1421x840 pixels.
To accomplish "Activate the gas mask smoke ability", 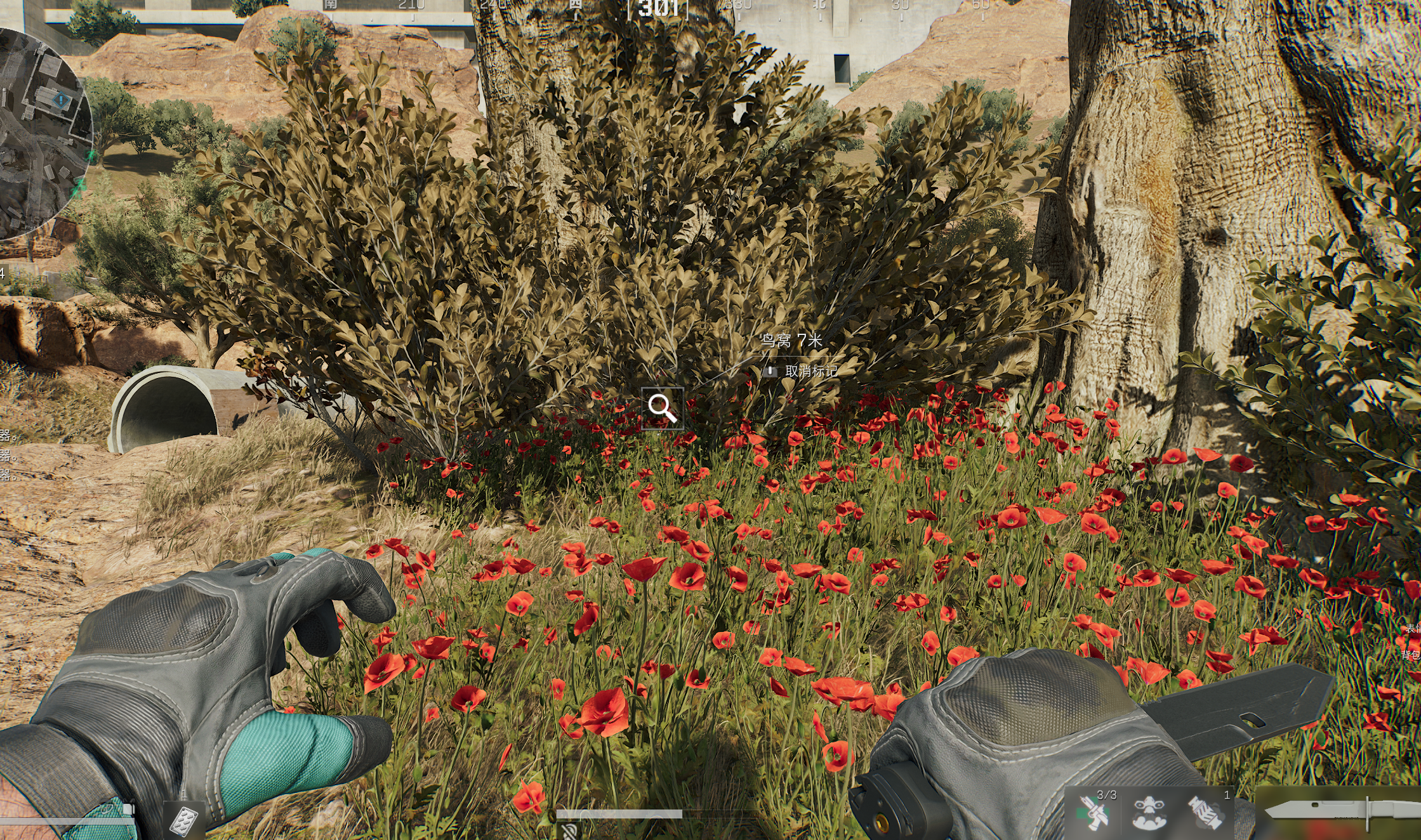I will (x=1149, y=814).
